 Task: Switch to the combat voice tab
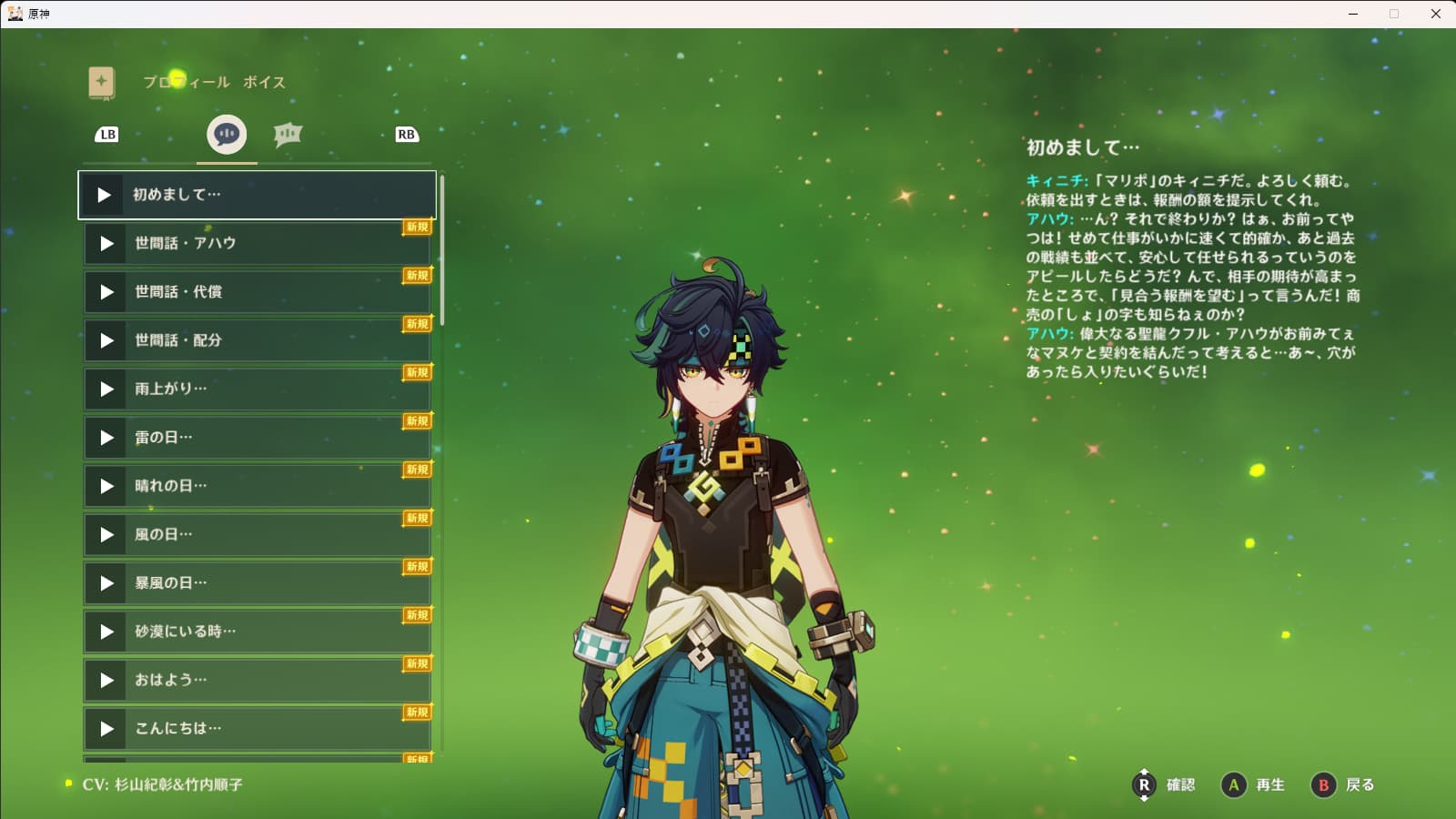[x=288, y=135]
